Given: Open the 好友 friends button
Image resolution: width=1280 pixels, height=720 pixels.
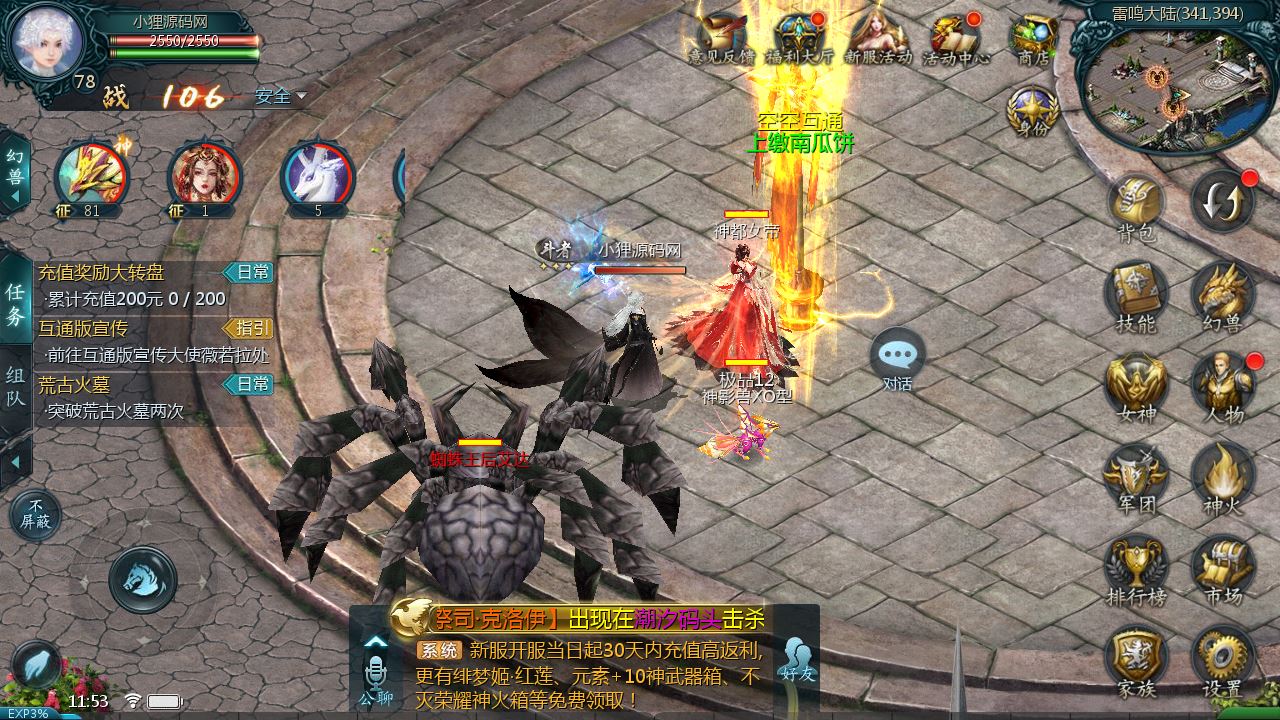Looking at the screenshot, I should tap(798, 661).
